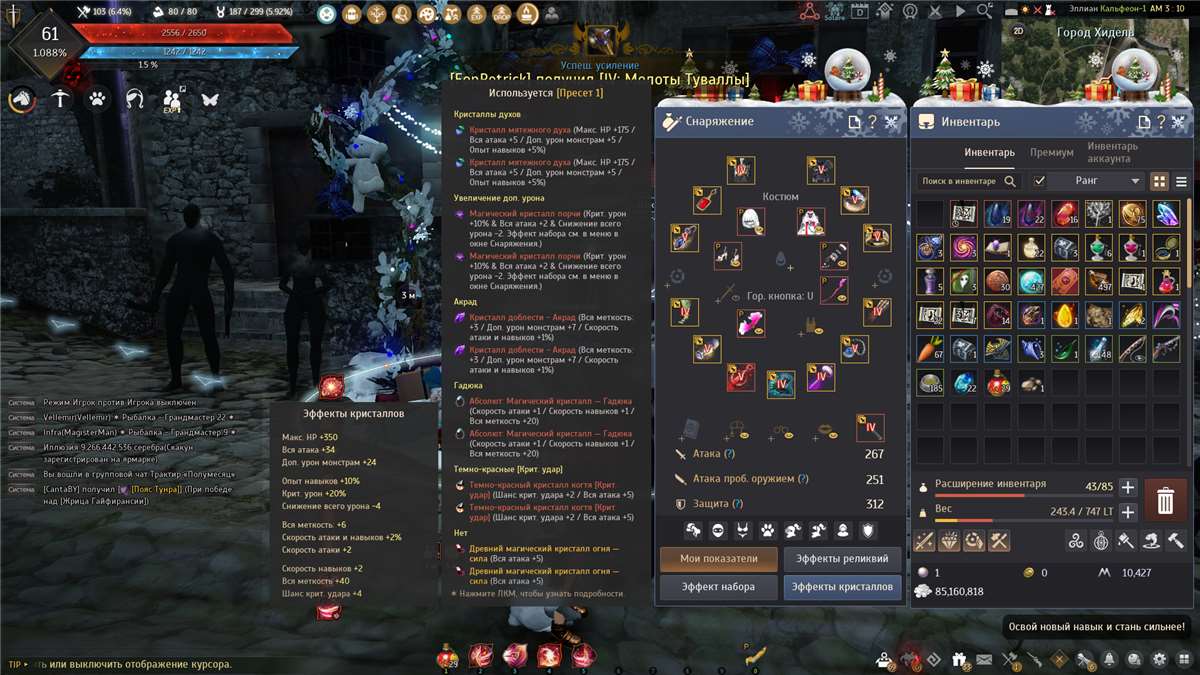The image size is (1200, 675).
Task: Open the gear settings icon in bottom bar
Action: (x=1159, y=659)
